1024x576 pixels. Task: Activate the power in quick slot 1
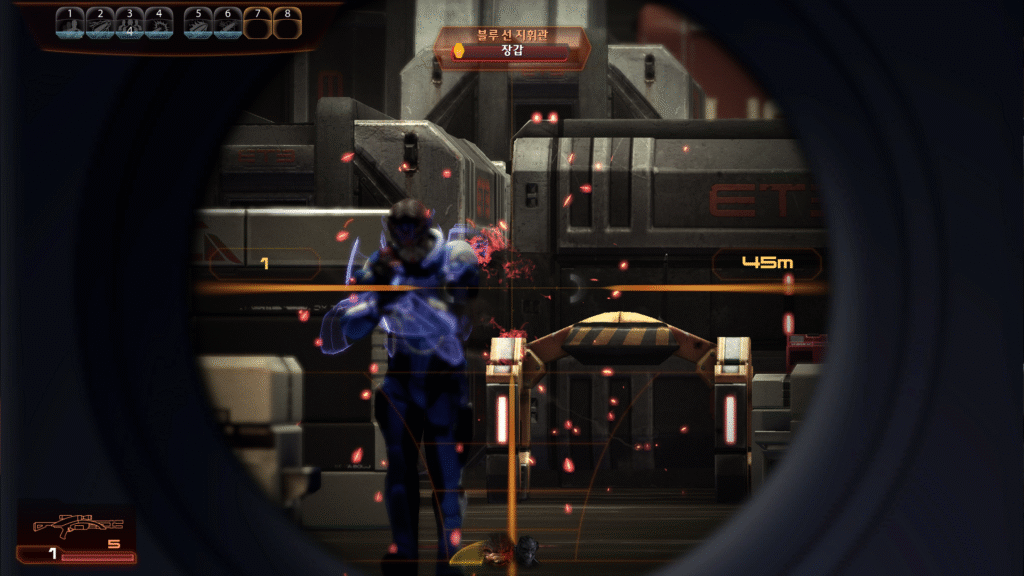point(70,23)
